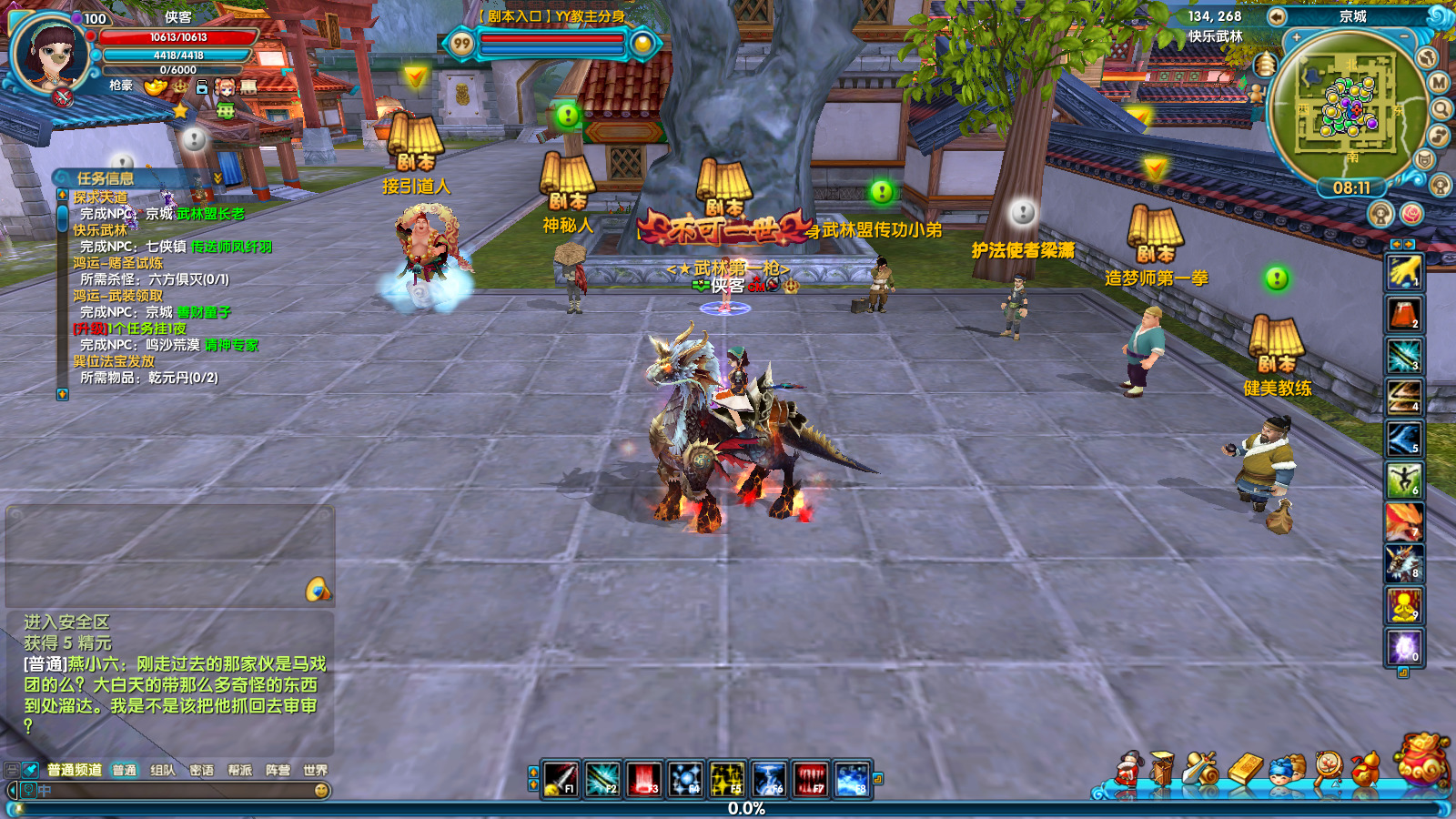The width and height of the screenshot is (1456, 819).
Task: Open the world map with the M button
Action: (x=1439, y=82)
